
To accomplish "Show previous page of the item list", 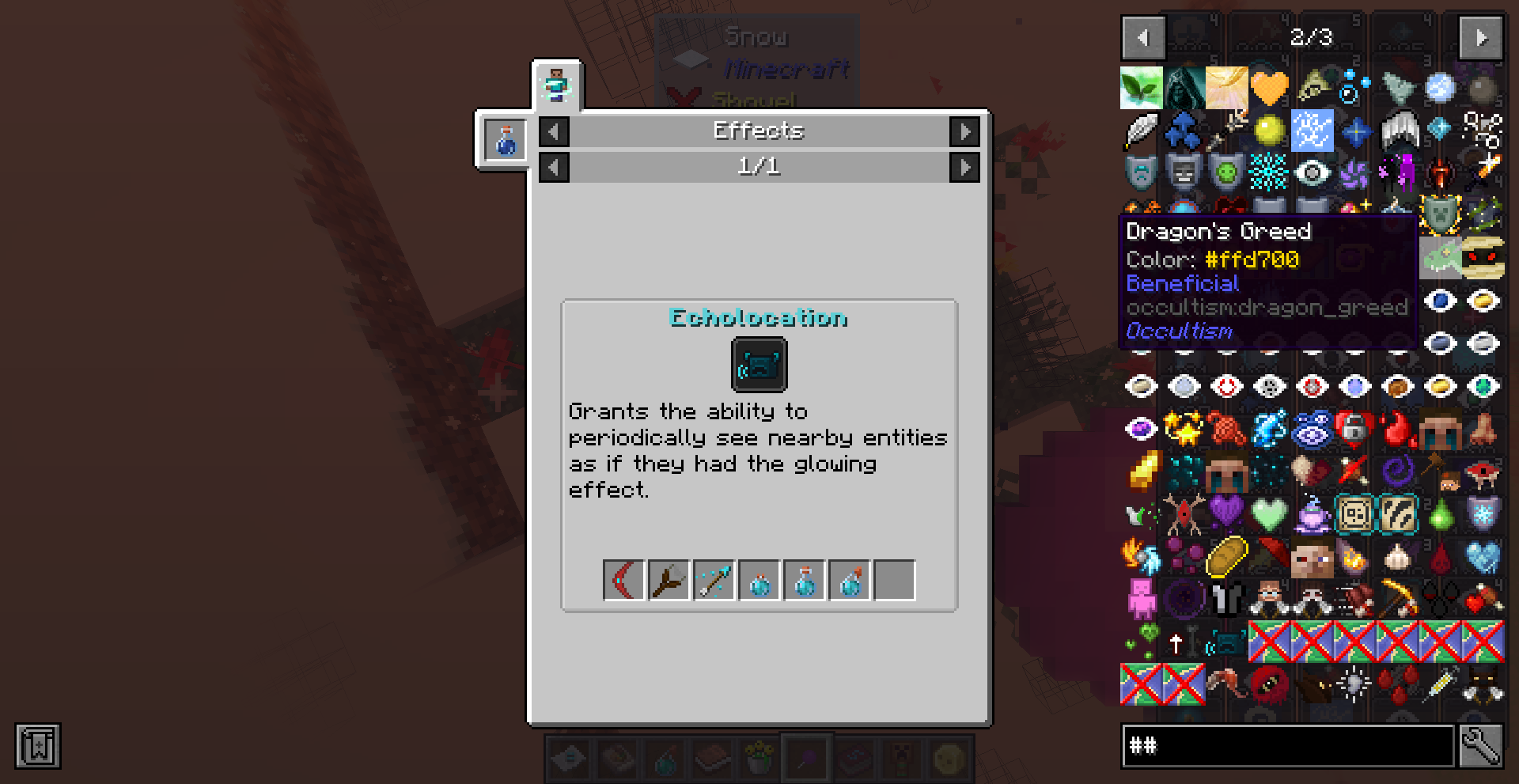I will tap(1142, 37).
